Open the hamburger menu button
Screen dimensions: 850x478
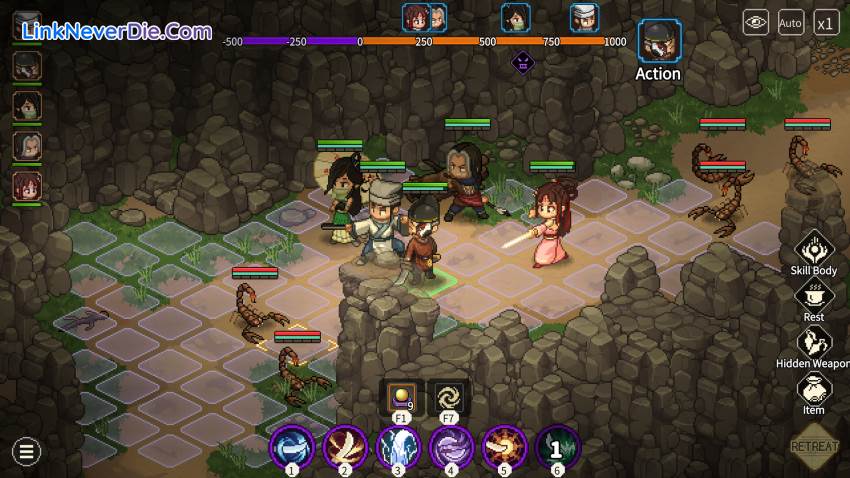(26, 452)
